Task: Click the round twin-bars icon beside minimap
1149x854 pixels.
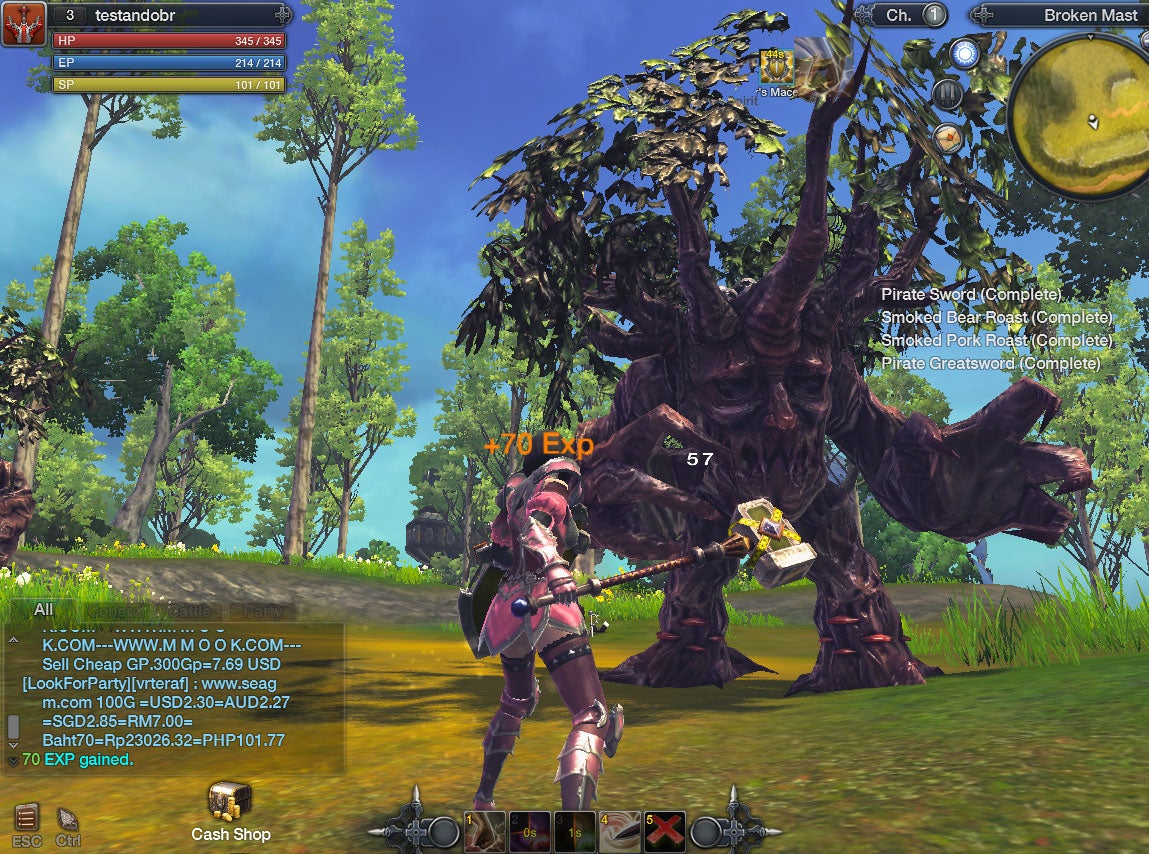Action: tap(947, 94)
